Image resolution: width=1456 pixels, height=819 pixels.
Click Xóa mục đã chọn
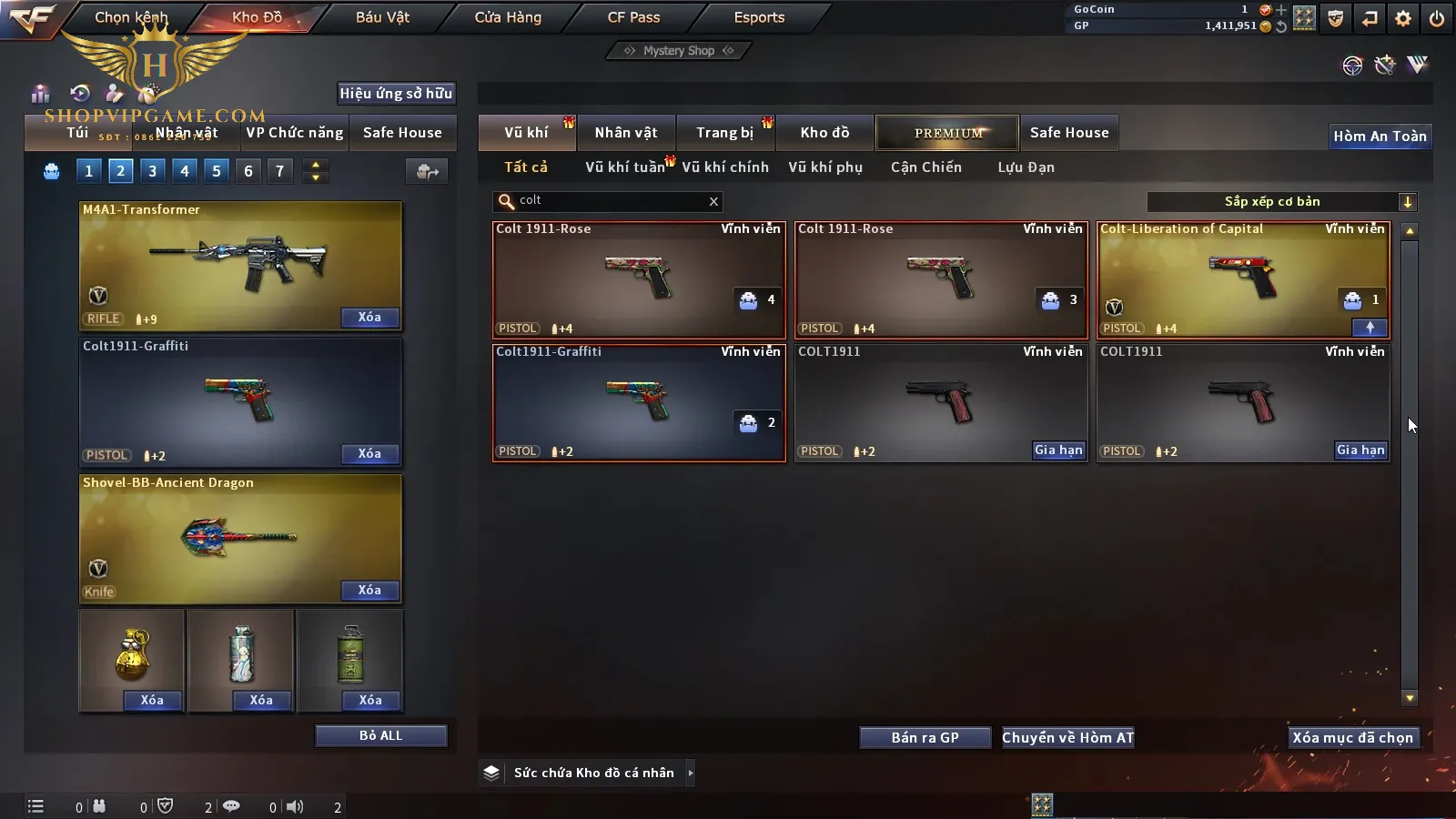pos(1352,737)
